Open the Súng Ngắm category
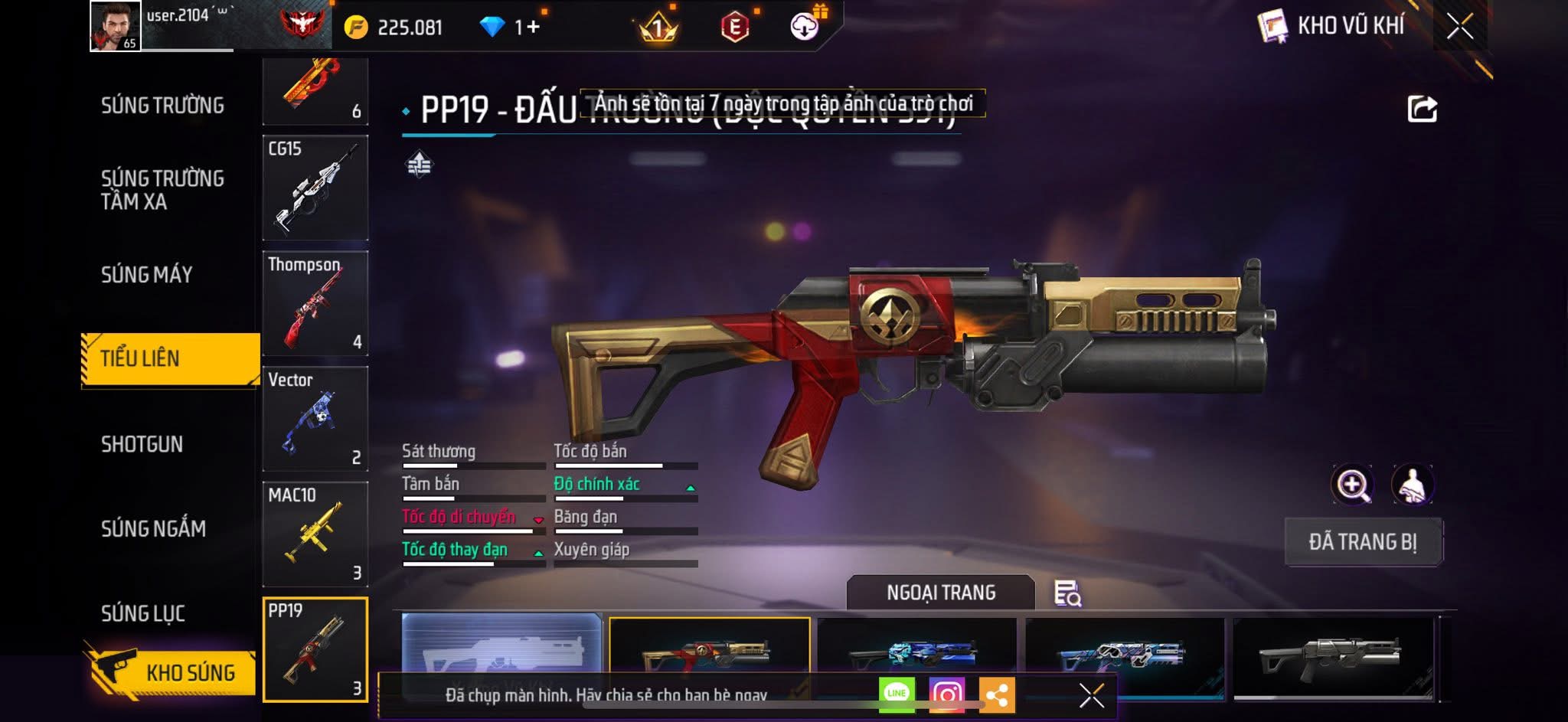This screenshot has width=1568, height=722. (x=153, y=528)
